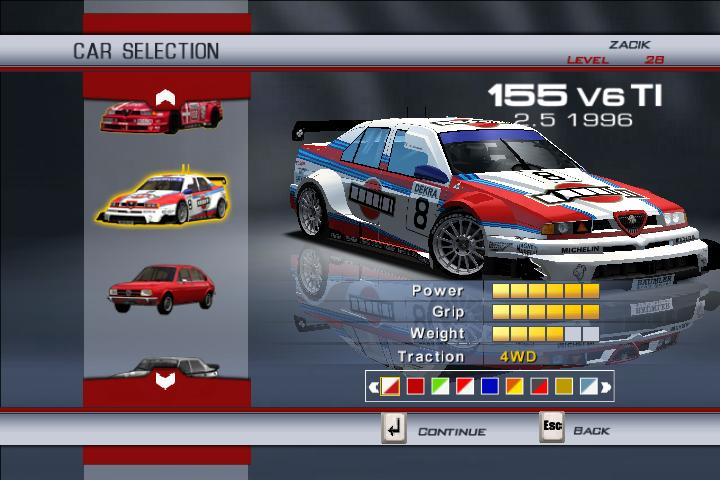The height and width of the screenshot is (481, 722).
Task: Show previous colors with the left swatch arrow
Action: 373,385
